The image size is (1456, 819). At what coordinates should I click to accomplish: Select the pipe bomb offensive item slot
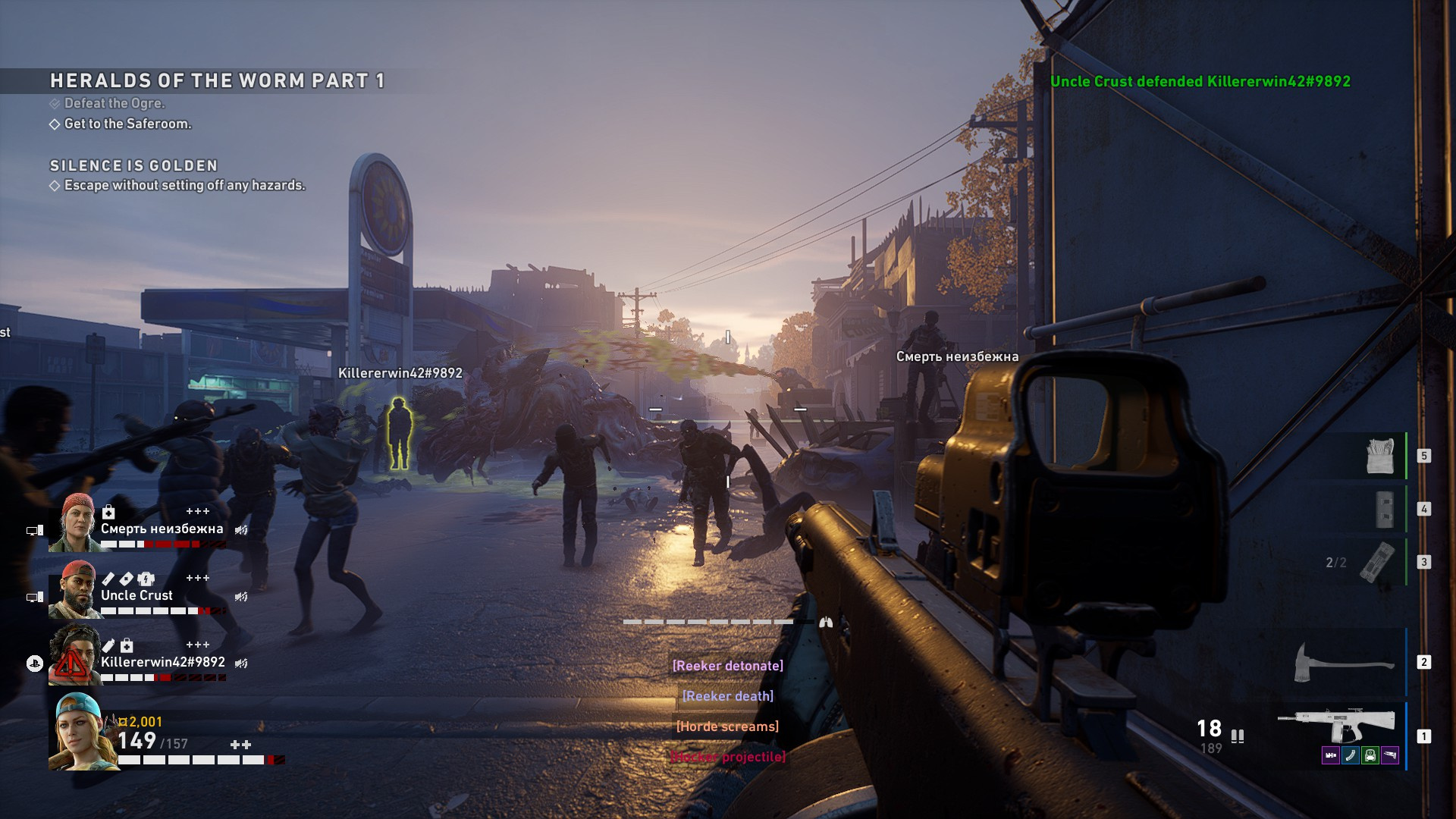[1376, 562]
